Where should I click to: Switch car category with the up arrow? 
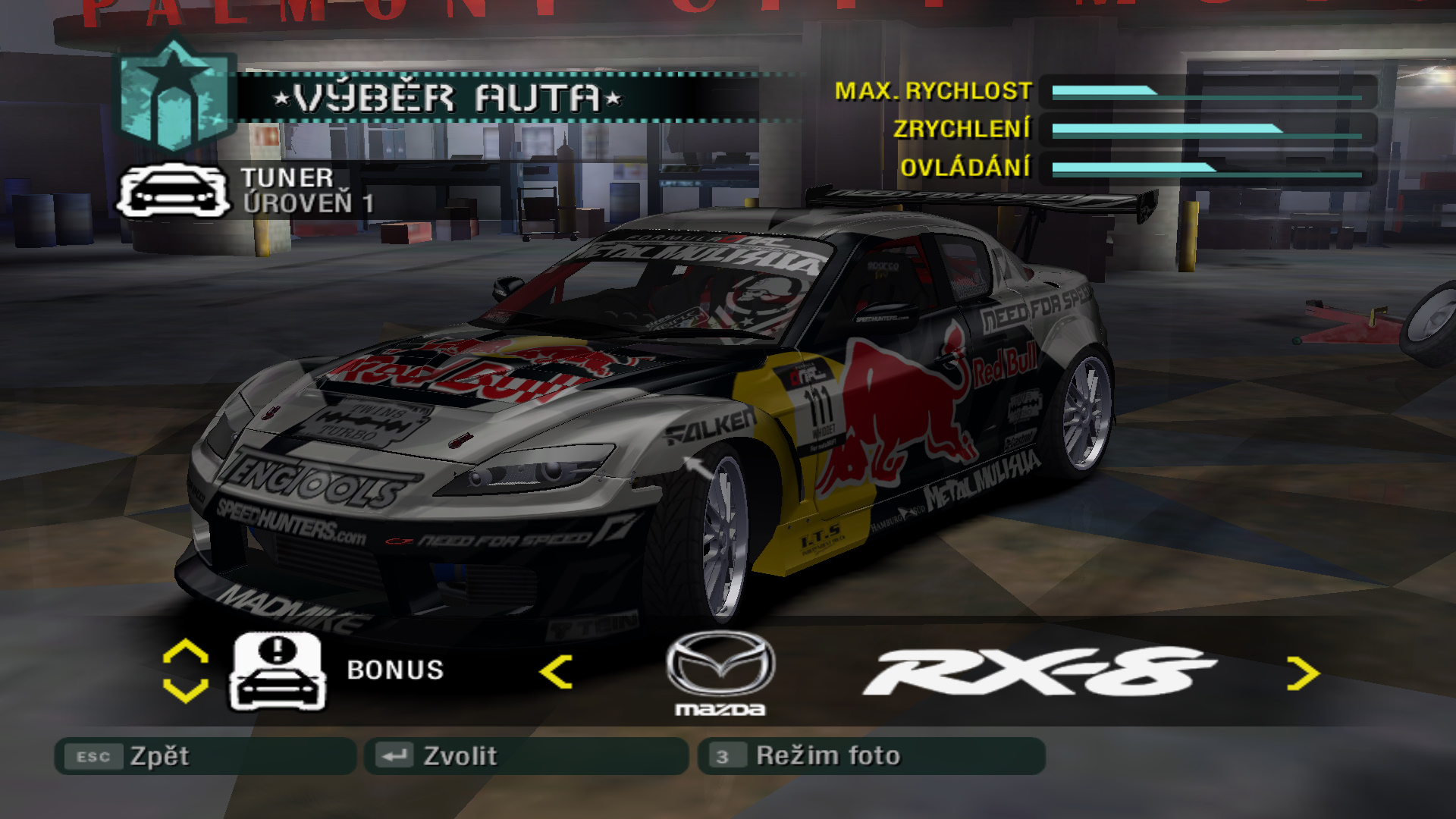[x=186, y=651]
